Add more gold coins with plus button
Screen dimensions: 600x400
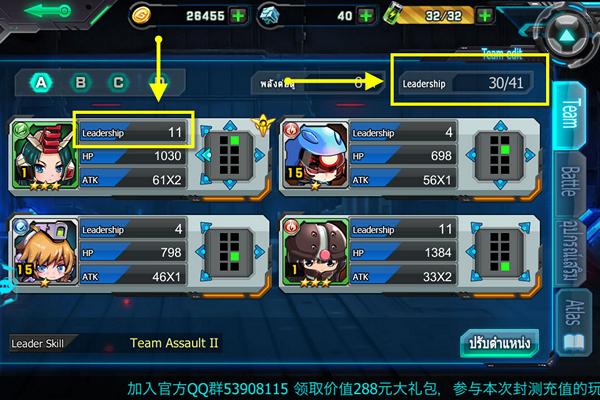(238, 15)
